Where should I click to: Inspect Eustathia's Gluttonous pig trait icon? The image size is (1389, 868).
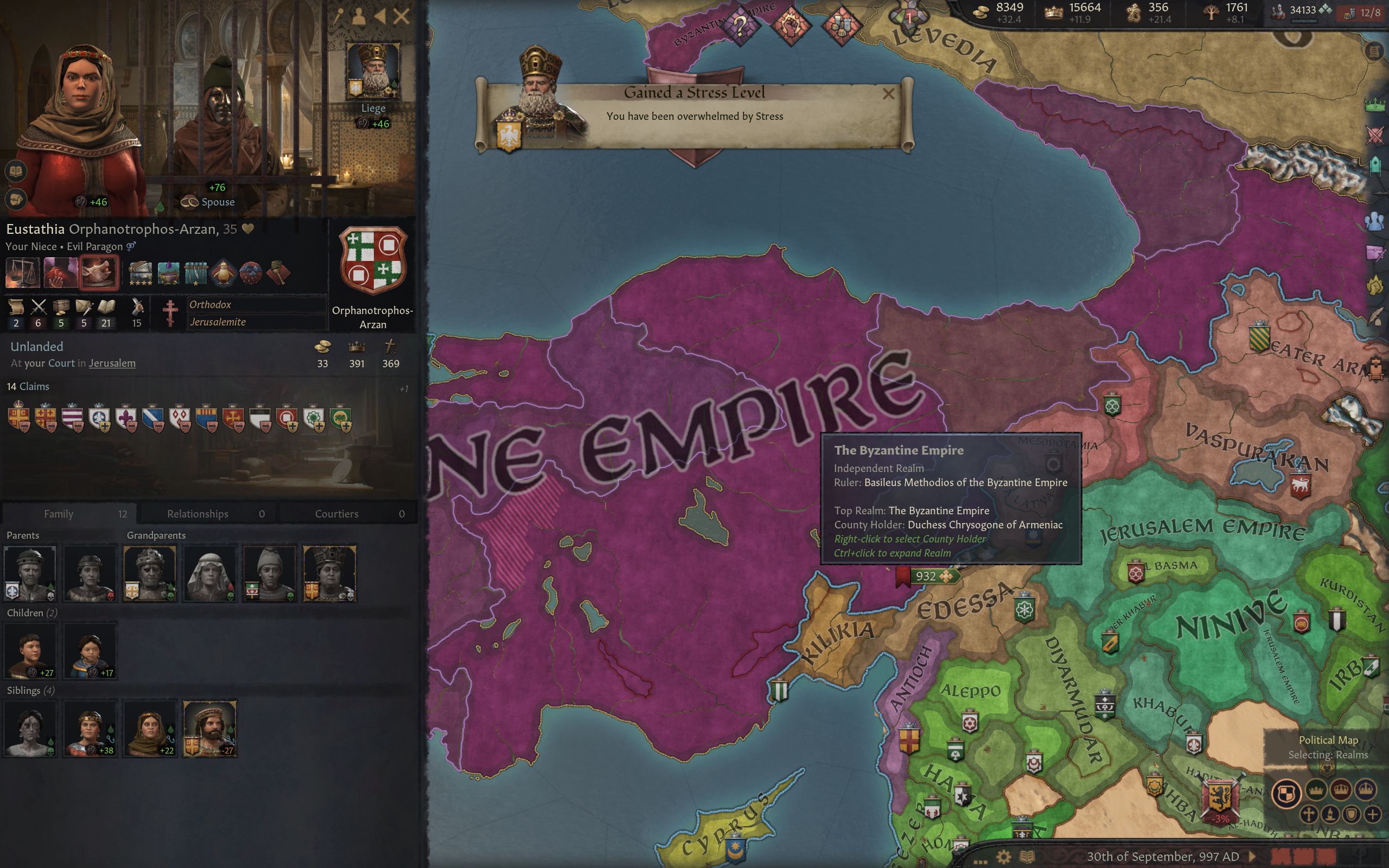(x=99, y=273)
